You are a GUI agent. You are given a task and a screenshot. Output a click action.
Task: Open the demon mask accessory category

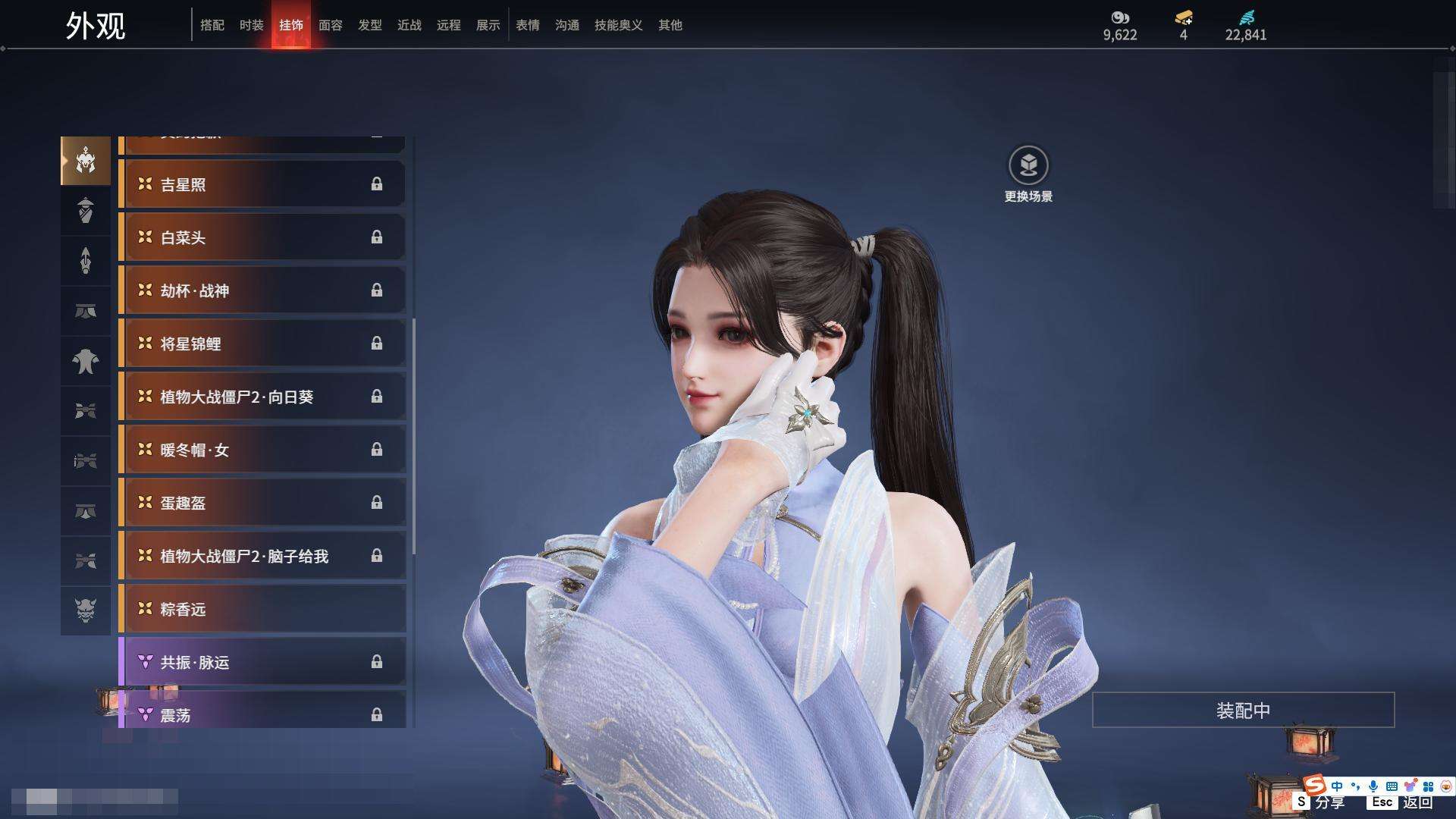point(86,610)
